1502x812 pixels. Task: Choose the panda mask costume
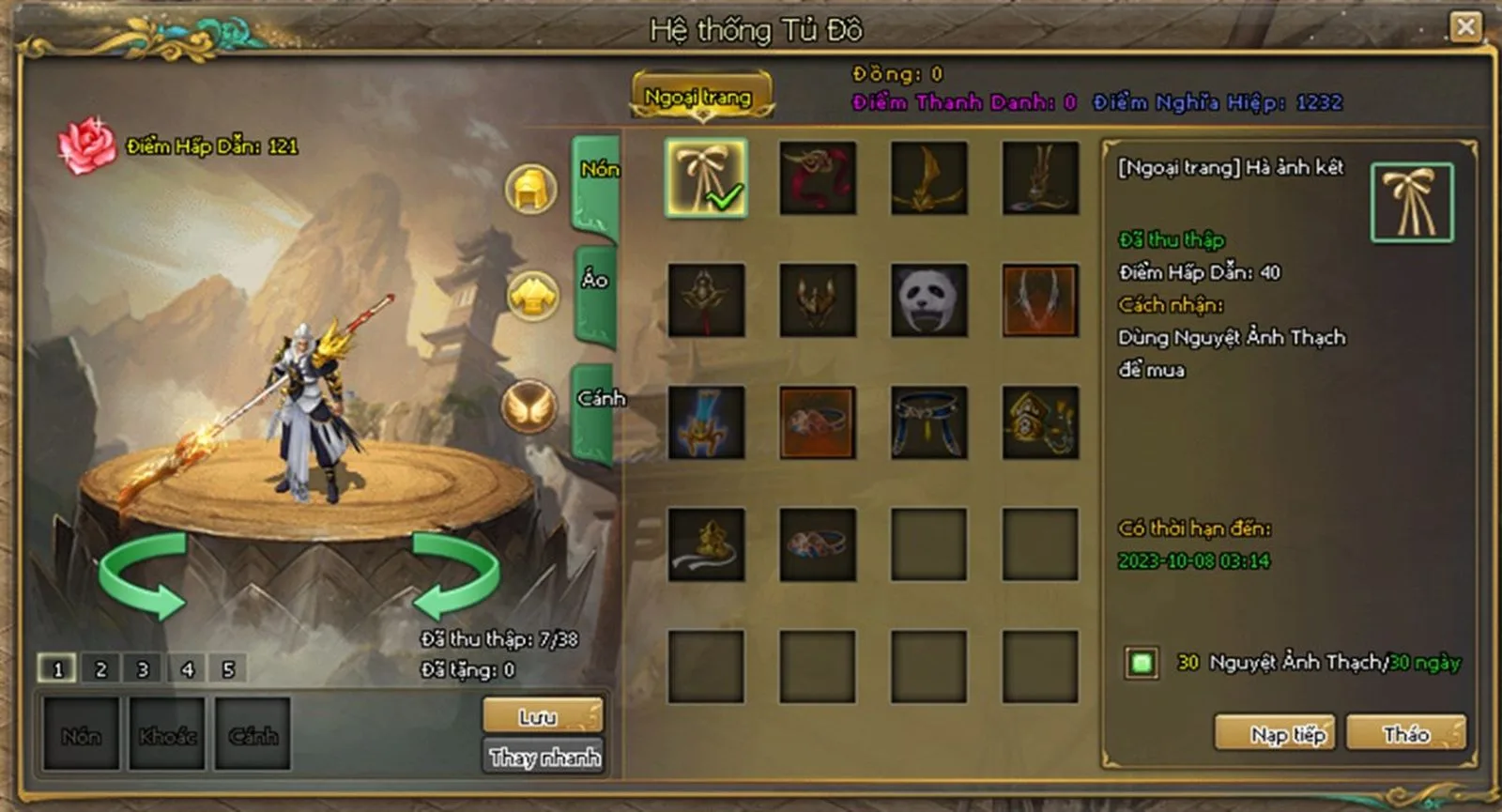pyautogui.click(x=928, y=300)
